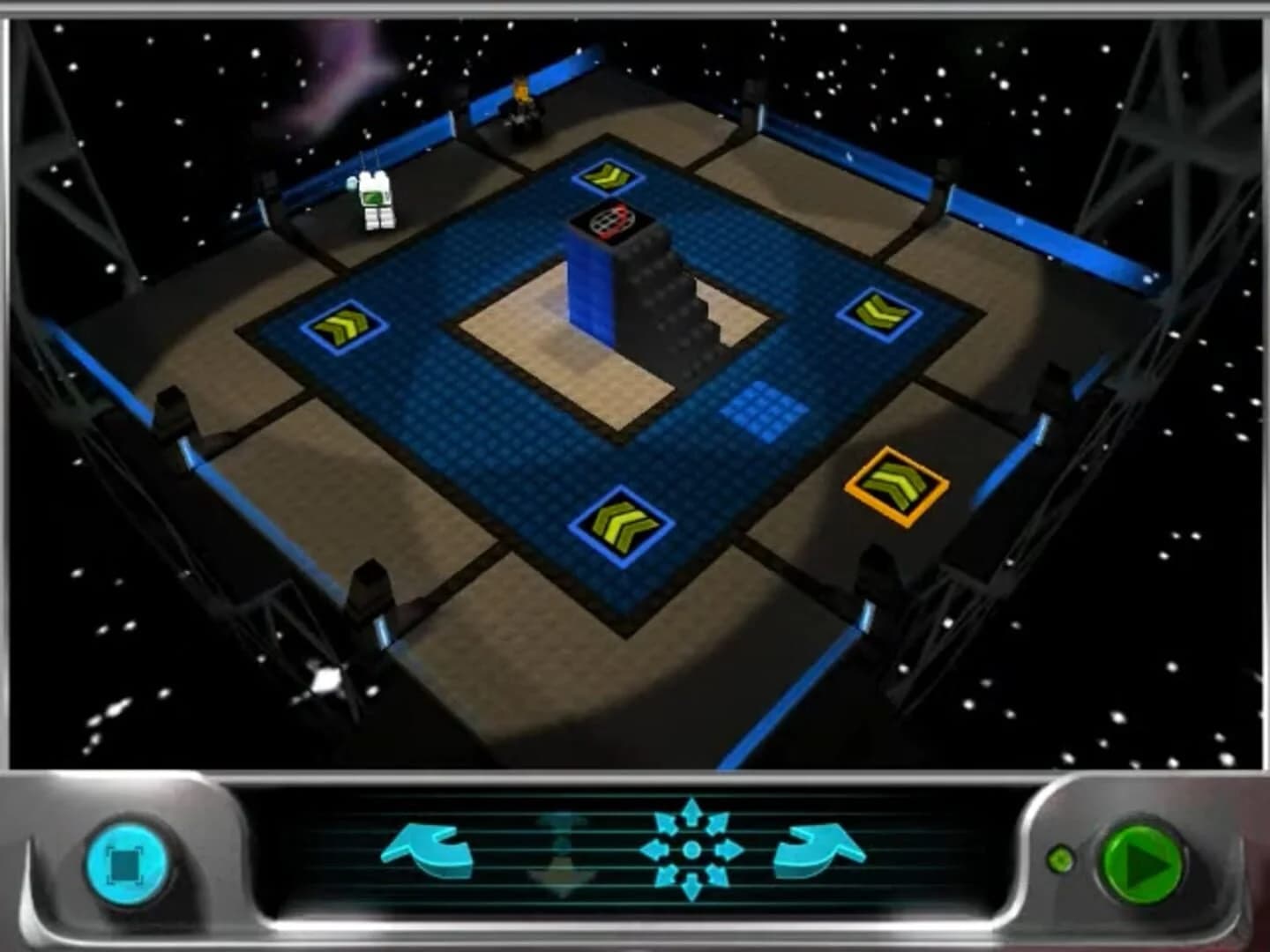The image size is (1270, 952).
Task: Click the target emblem atop the blue tower
Action: pyautogui.click(x=614, y=219)
